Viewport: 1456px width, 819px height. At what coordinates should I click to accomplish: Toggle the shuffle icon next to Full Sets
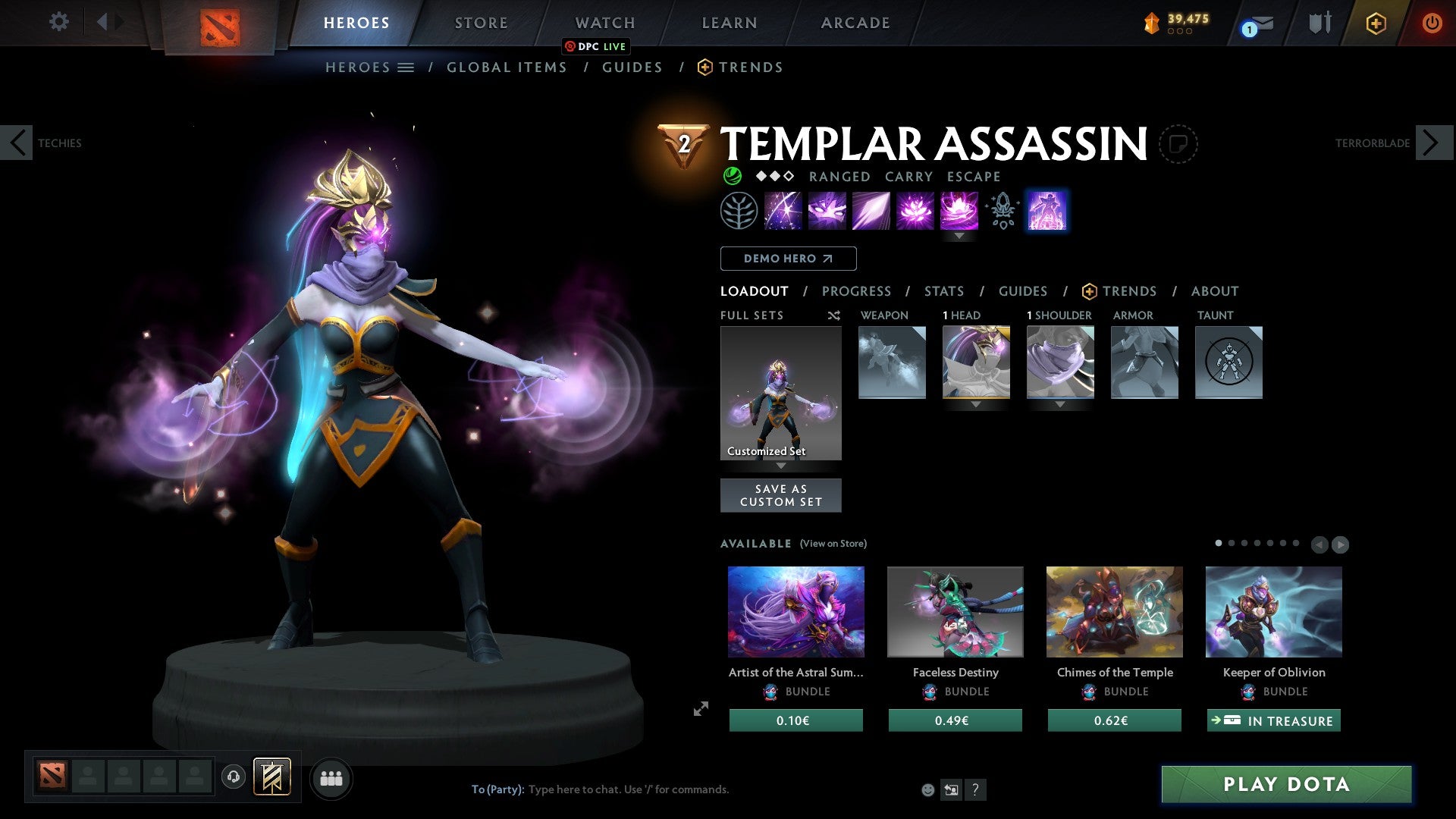pos(834,315)
